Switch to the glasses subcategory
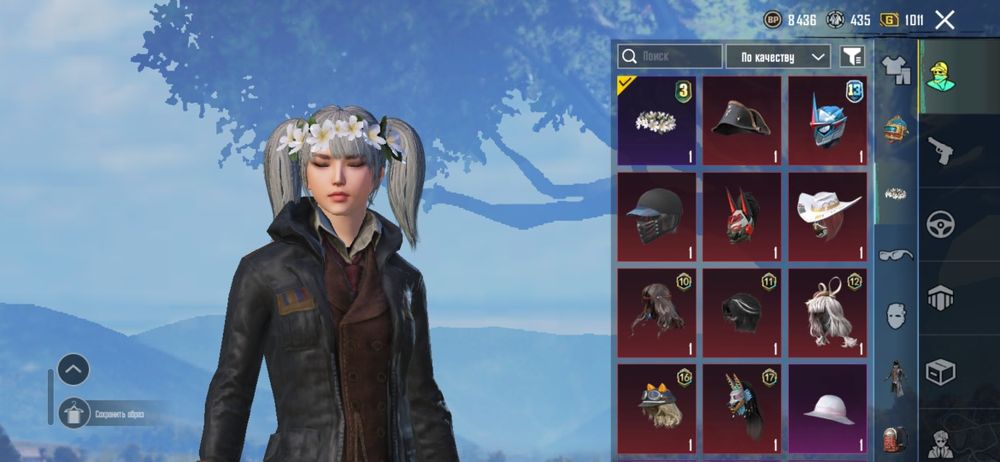This screenshot has width=1000, height=462. click(x=896, y=255)
